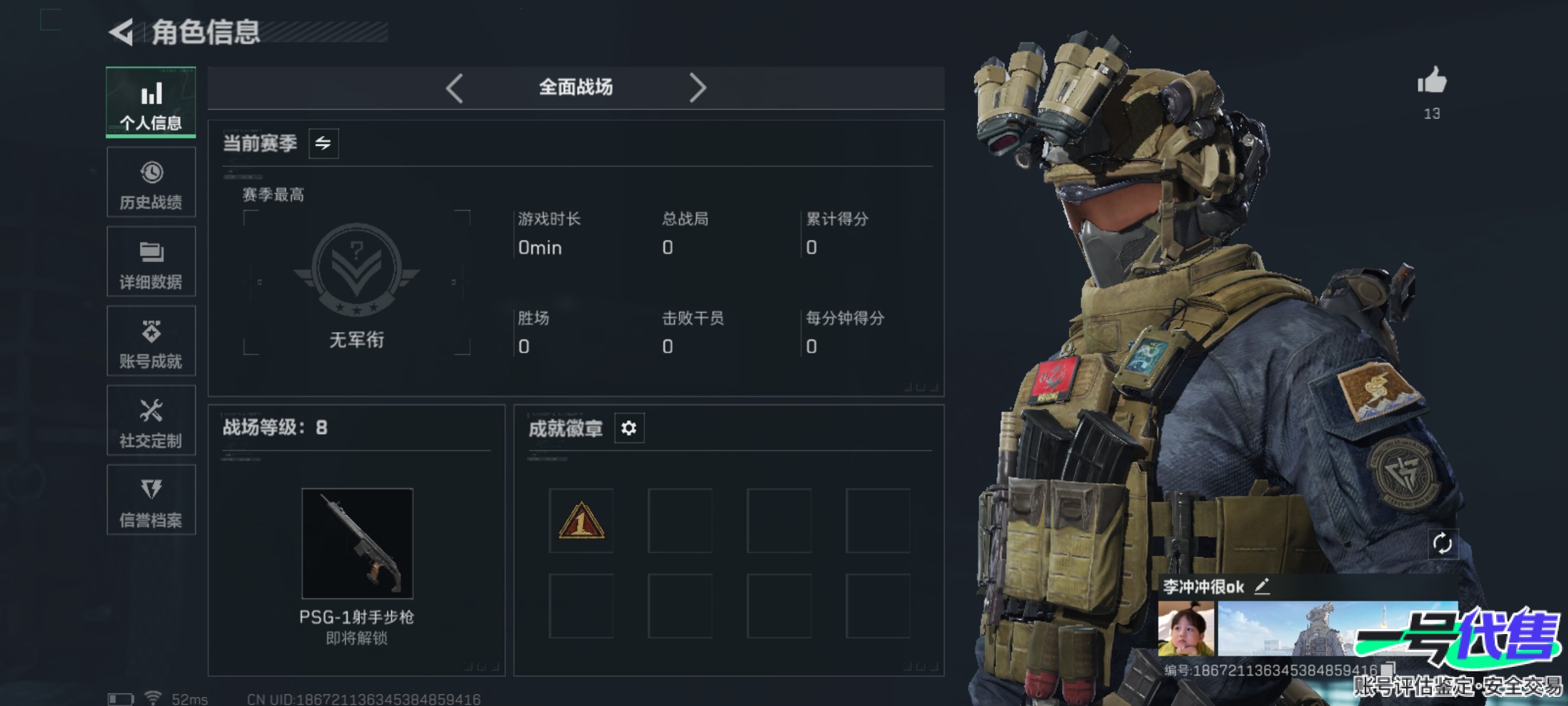The width and height of the screenshot is (1568, 706).
Task: Go back from the 角色信息 screen
Action: tap(122, 32)
